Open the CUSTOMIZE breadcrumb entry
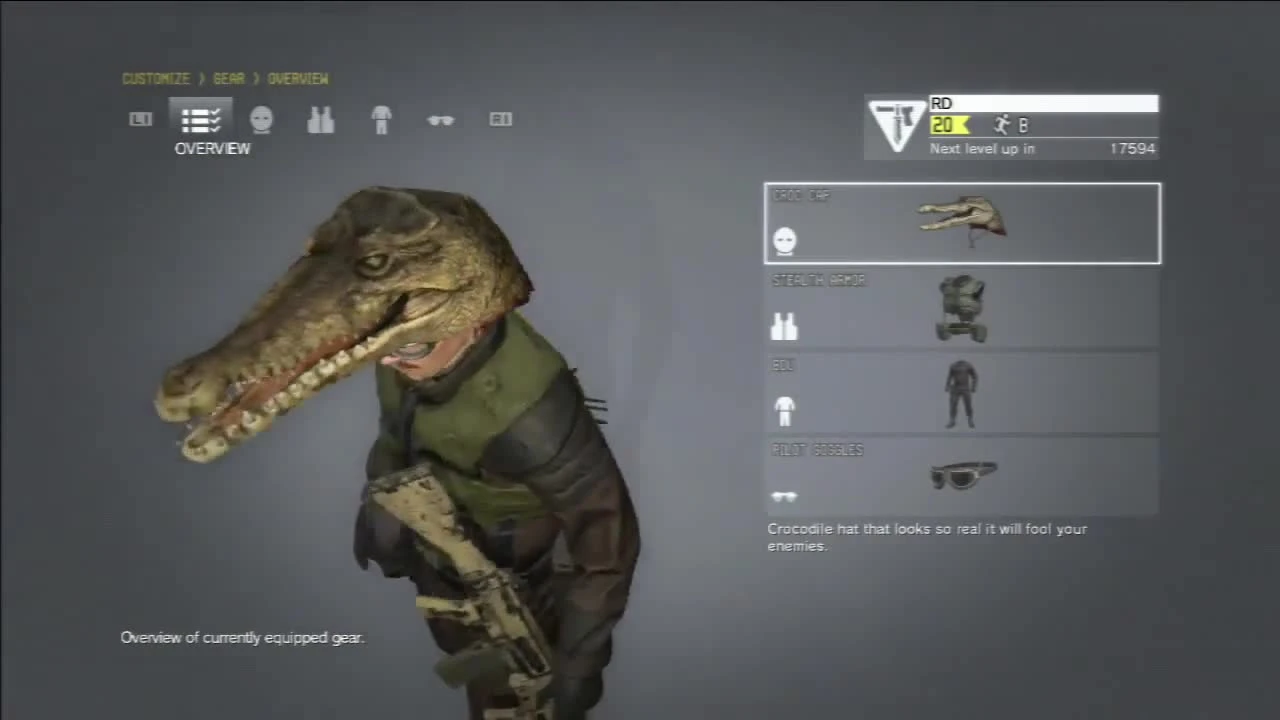Viewport: 1280px width, 720px height. [155, 79]
